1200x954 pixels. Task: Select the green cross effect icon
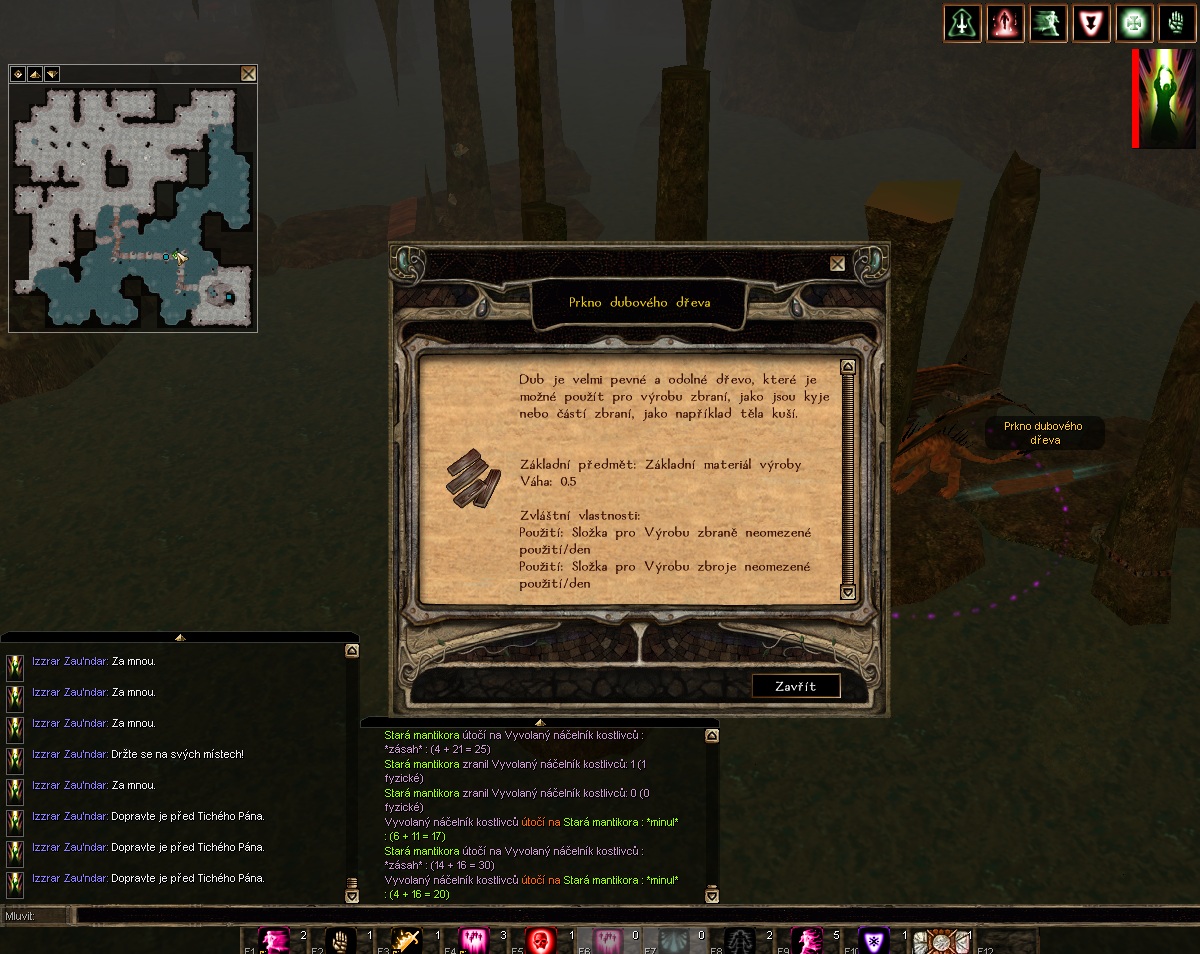coord(1134,23)
